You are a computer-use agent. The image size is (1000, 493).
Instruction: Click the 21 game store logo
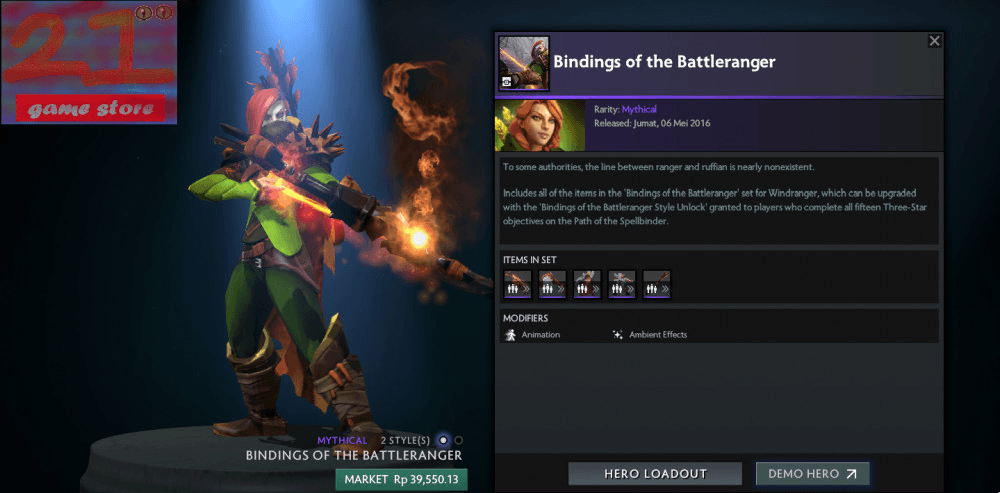(x=90, y=63)
